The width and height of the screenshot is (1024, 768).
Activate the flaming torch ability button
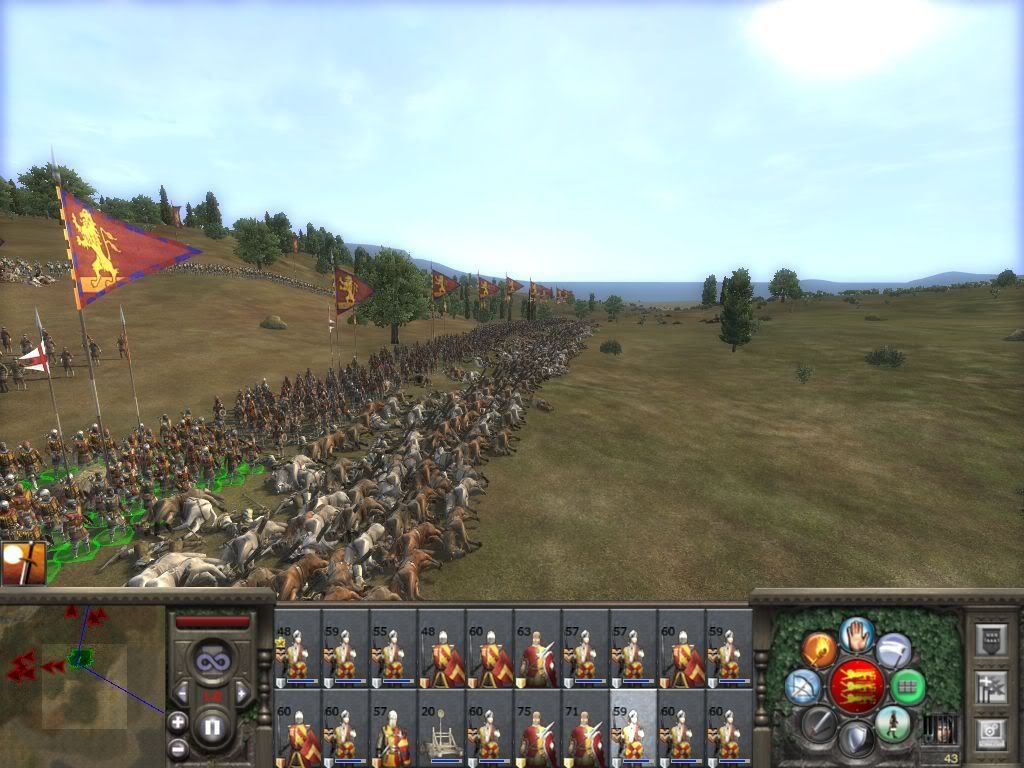pos(819,650)
